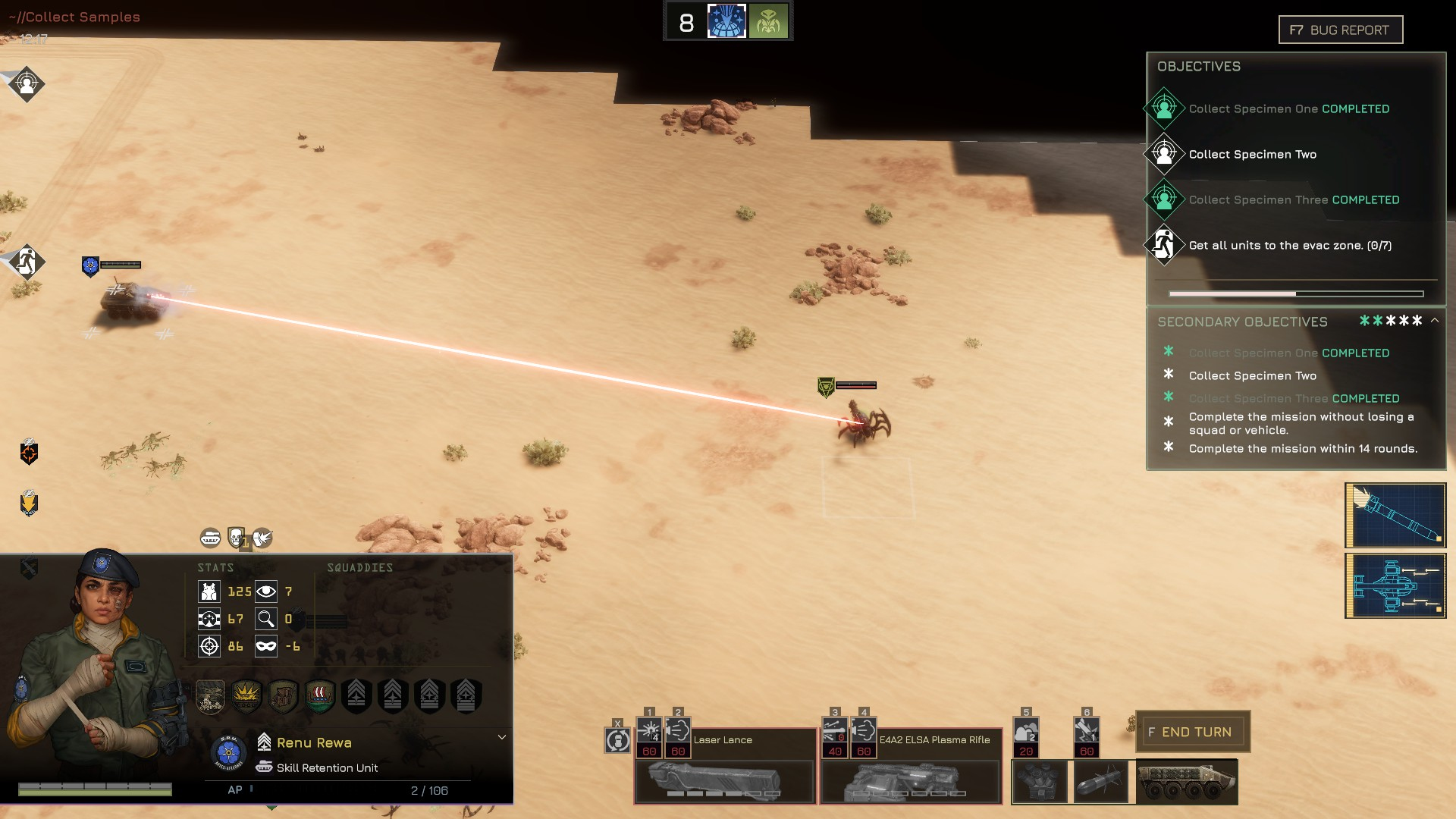The image size is (1456, 819).
Task: Select the explosion skill patch
Action: click(x=246, y=695)
